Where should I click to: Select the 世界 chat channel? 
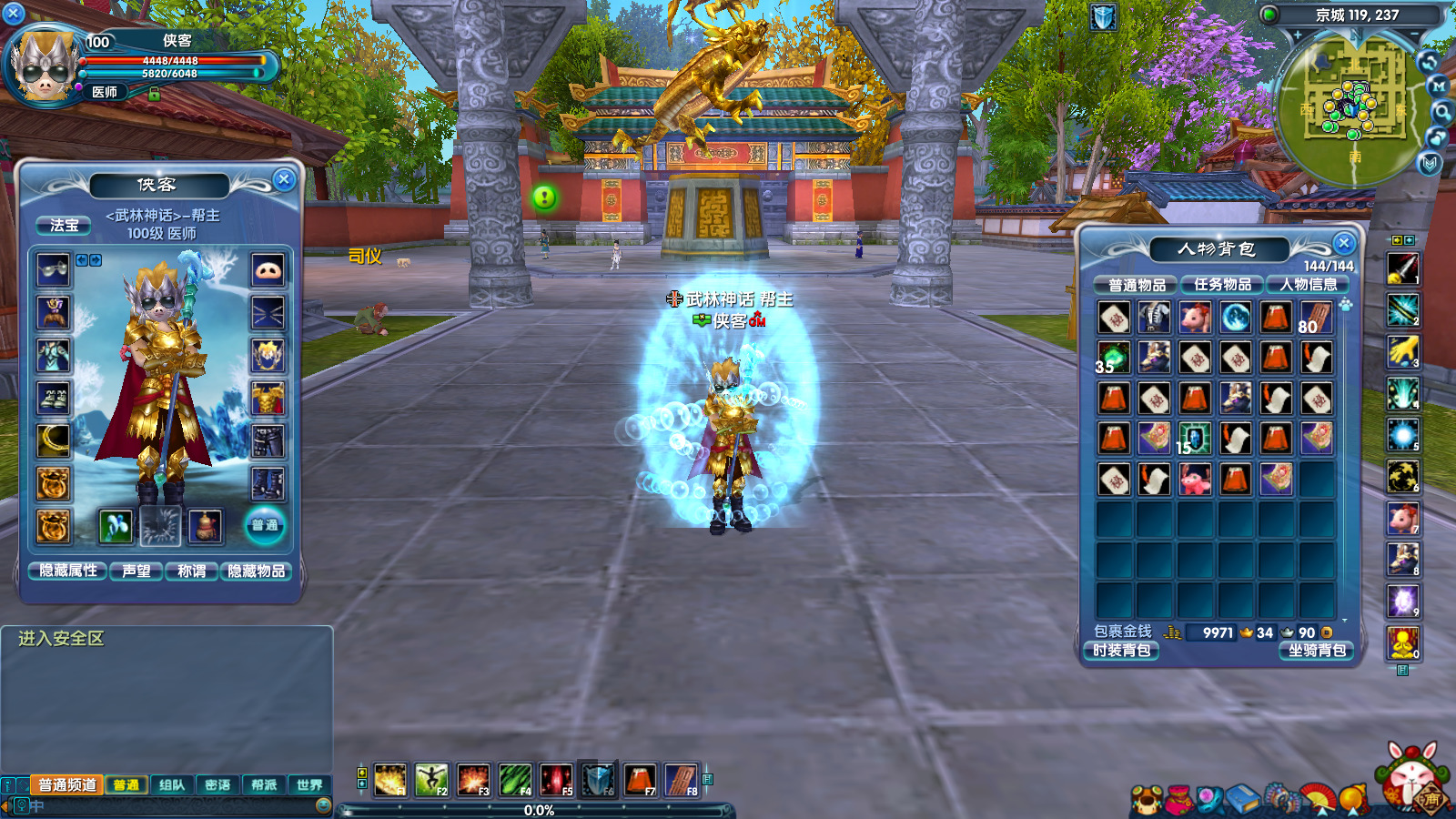tap(309, 784)
